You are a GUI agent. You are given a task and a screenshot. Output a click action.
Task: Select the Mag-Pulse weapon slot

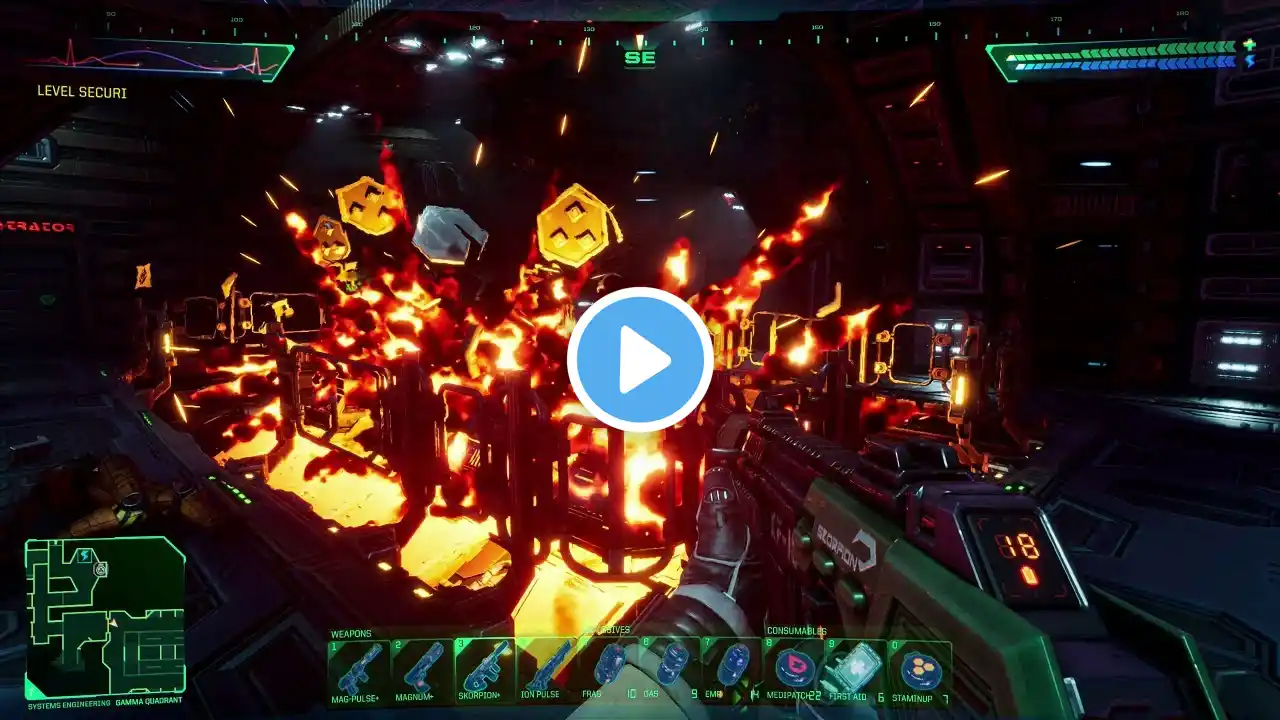[x=358, y=666]
